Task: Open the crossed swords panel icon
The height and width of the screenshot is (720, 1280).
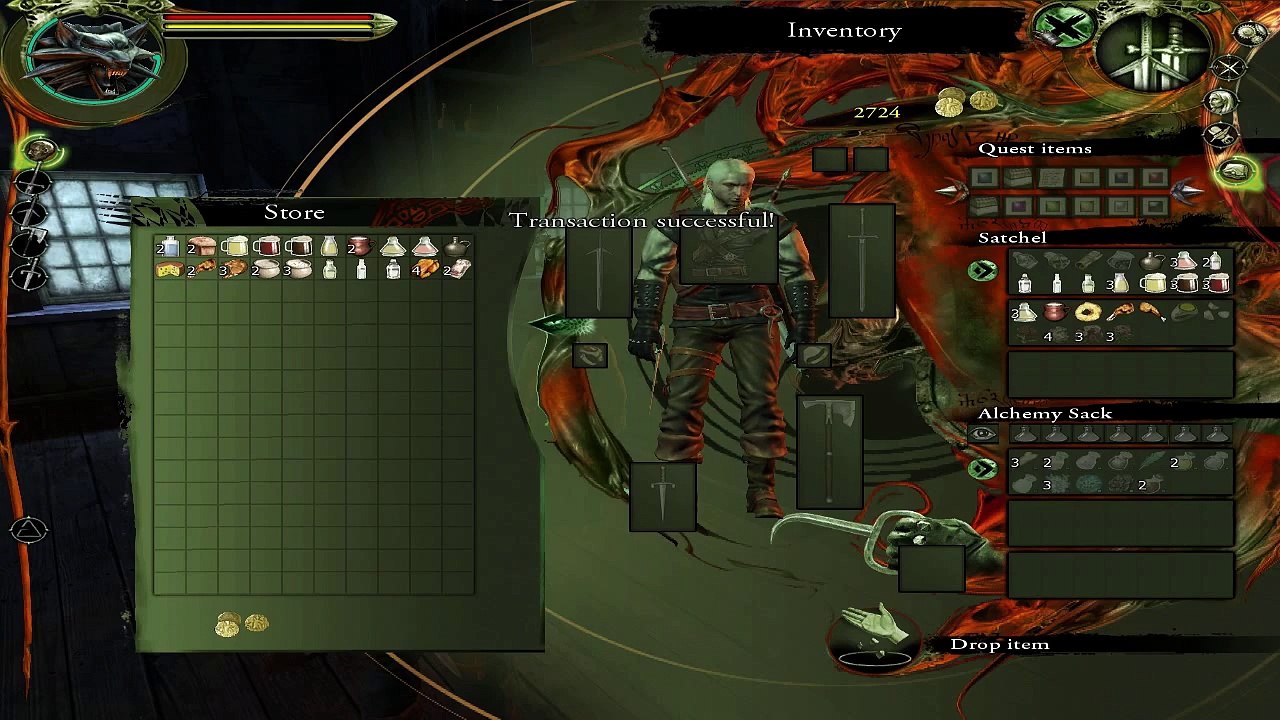Action: click(1228, 68)
